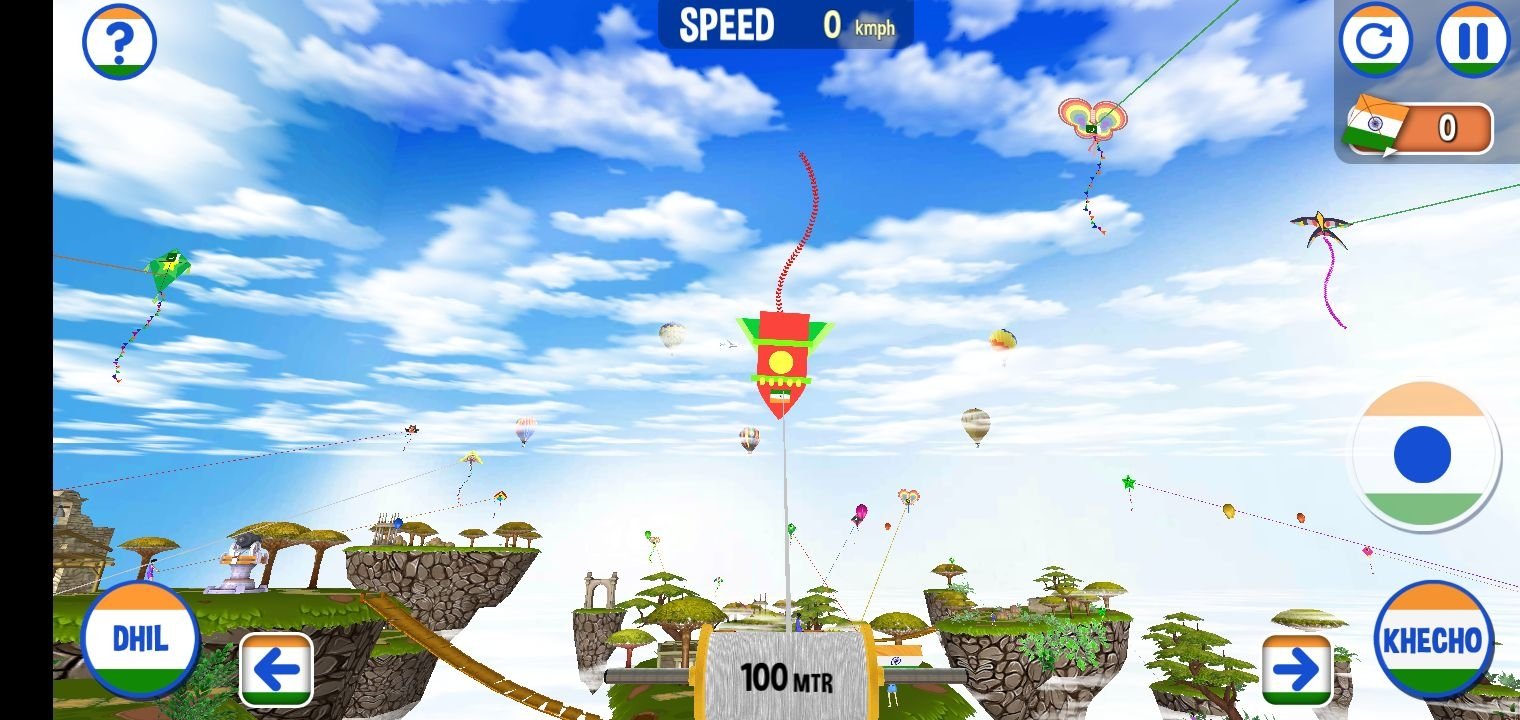Image resolution: width=1520 pixels, height=720 pixels.
Task: Tap the bird-shaped kite at the right edge
Action: [x=1318, y=222]
